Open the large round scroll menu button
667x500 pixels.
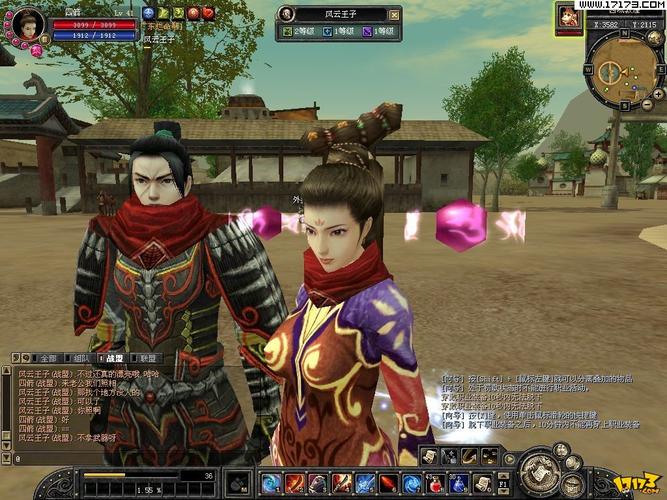click(x=539, y=471)
